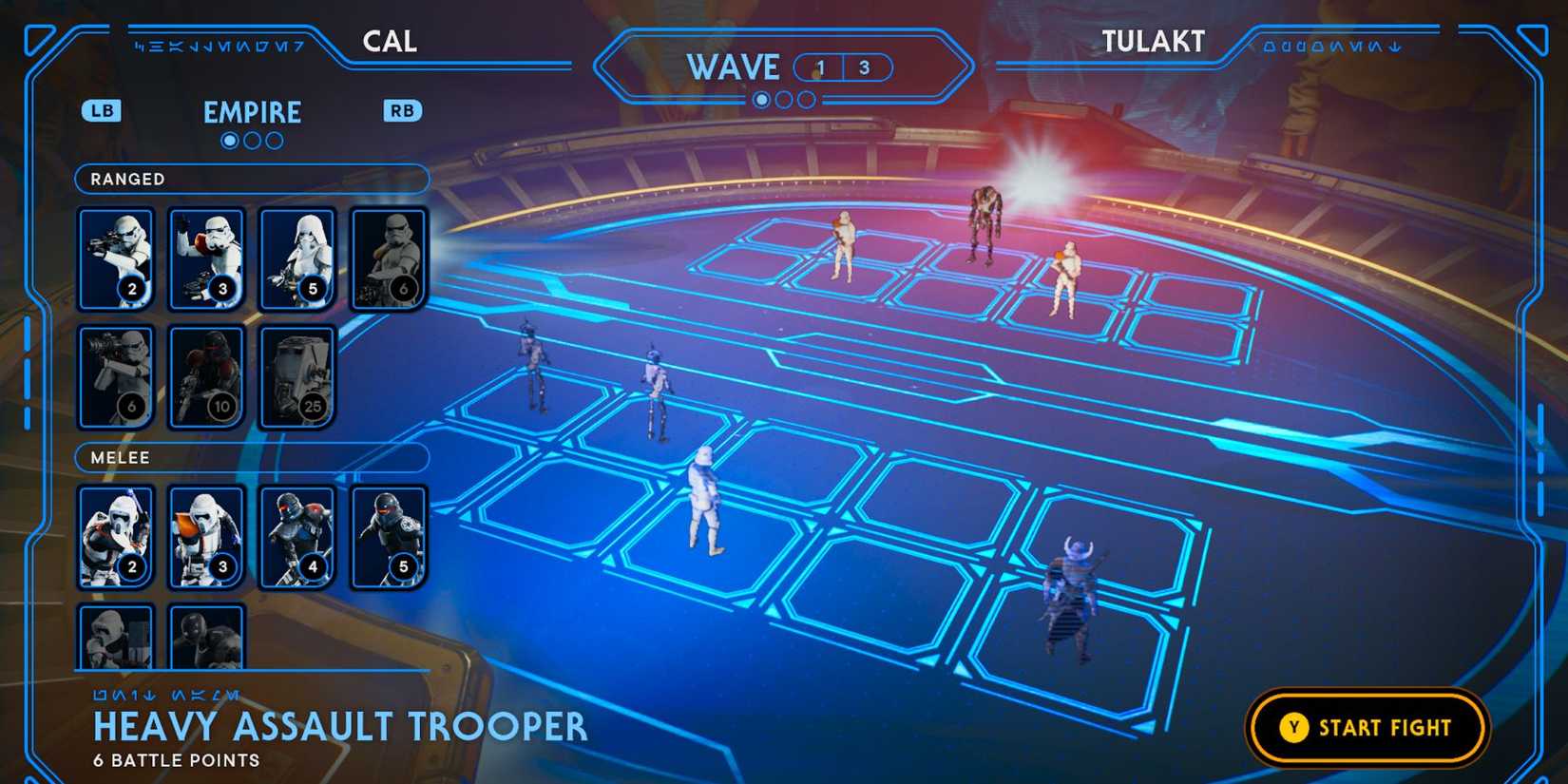This screenshot has height=784, width=1568.
Task: Select the electrostaff Purge Trooper worth 4 points
Action: pos(297,535)
